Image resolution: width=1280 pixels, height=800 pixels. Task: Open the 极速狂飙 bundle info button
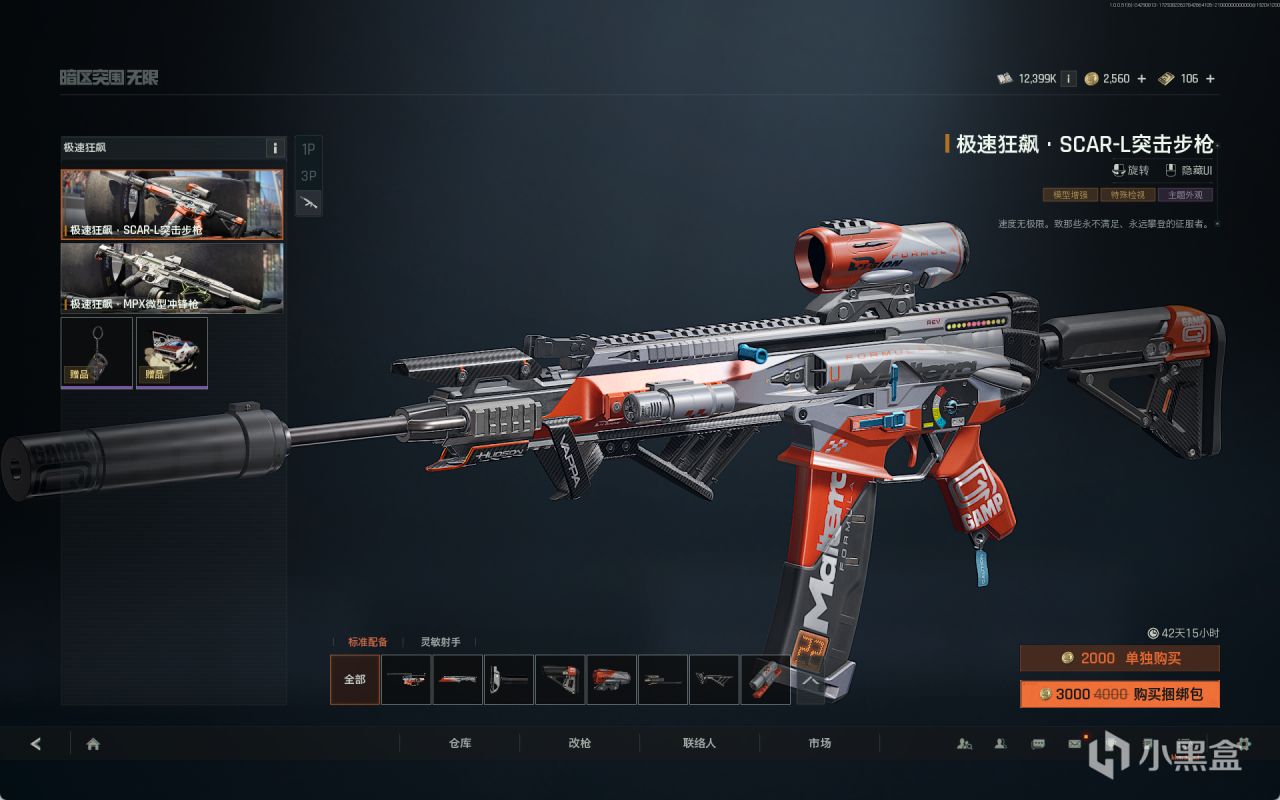coord(275,148)
